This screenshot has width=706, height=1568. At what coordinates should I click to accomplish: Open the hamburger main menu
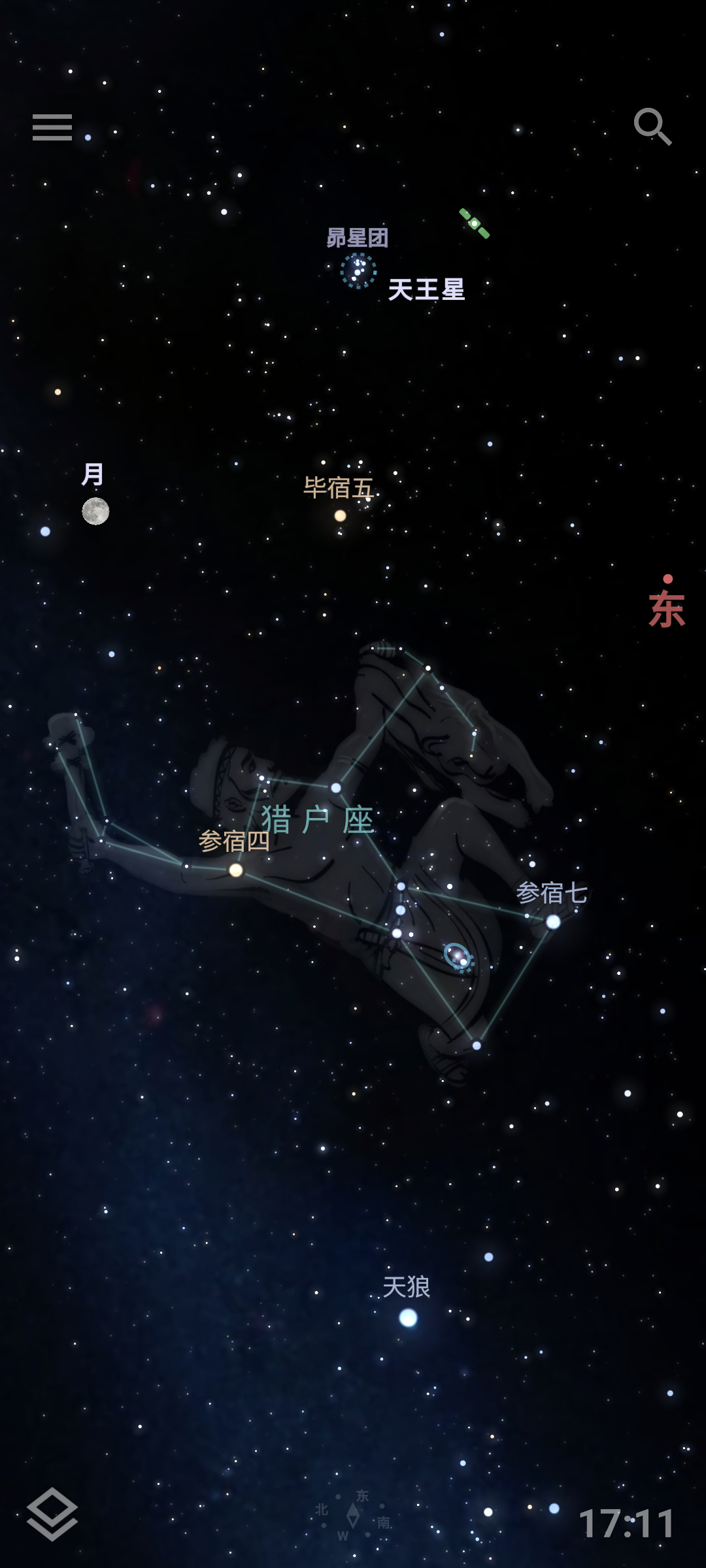pos(52,127)
